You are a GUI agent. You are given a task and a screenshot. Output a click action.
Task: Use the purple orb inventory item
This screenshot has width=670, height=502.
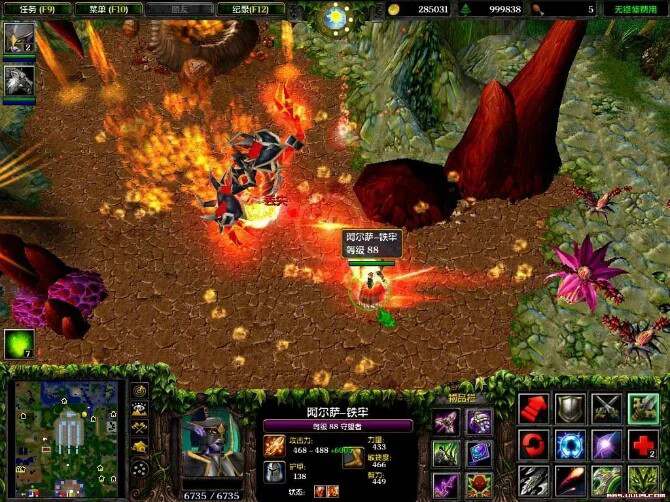478,421
